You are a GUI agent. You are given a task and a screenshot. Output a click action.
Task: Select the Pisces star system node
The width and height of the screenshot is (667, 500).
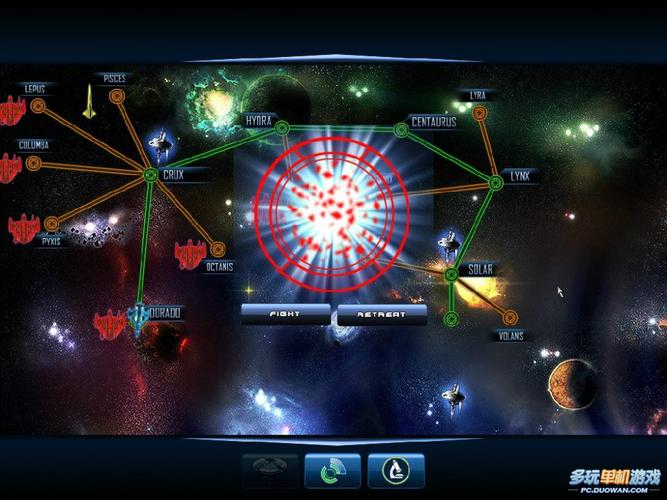(x=117, y=96)
